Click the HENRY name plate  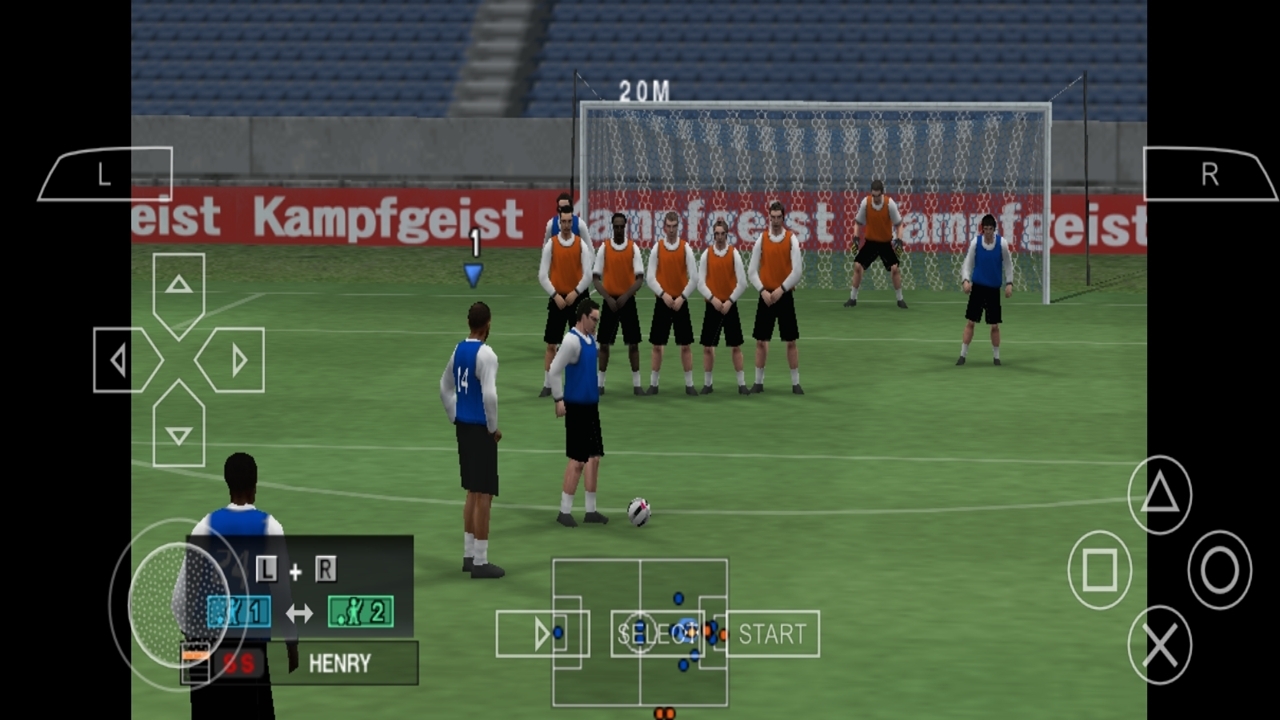(343, 663)
